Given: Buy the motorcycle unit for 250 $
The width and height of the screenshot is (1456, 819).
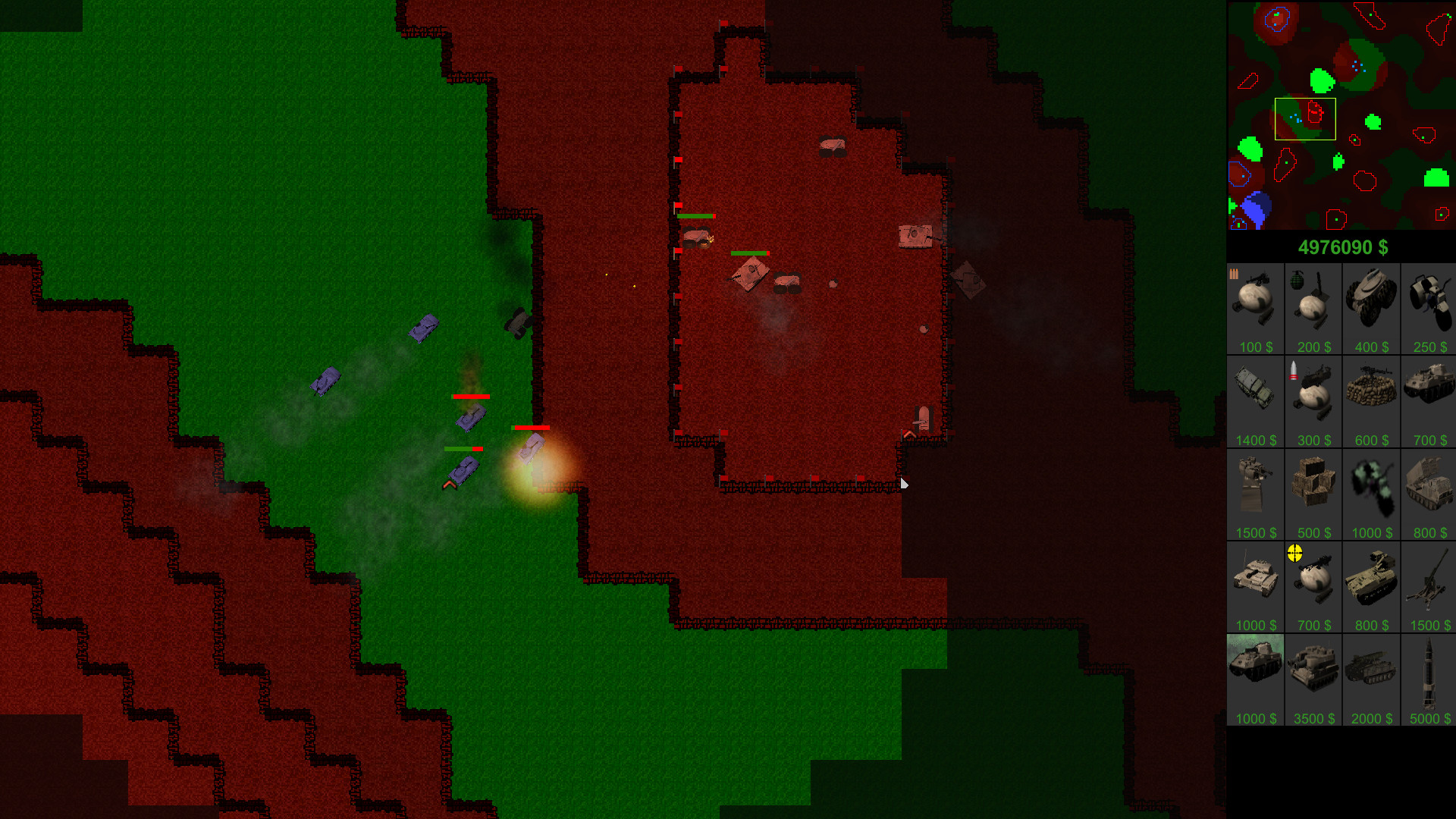Looking at the screenshot, I should (x=1428, y=303).
